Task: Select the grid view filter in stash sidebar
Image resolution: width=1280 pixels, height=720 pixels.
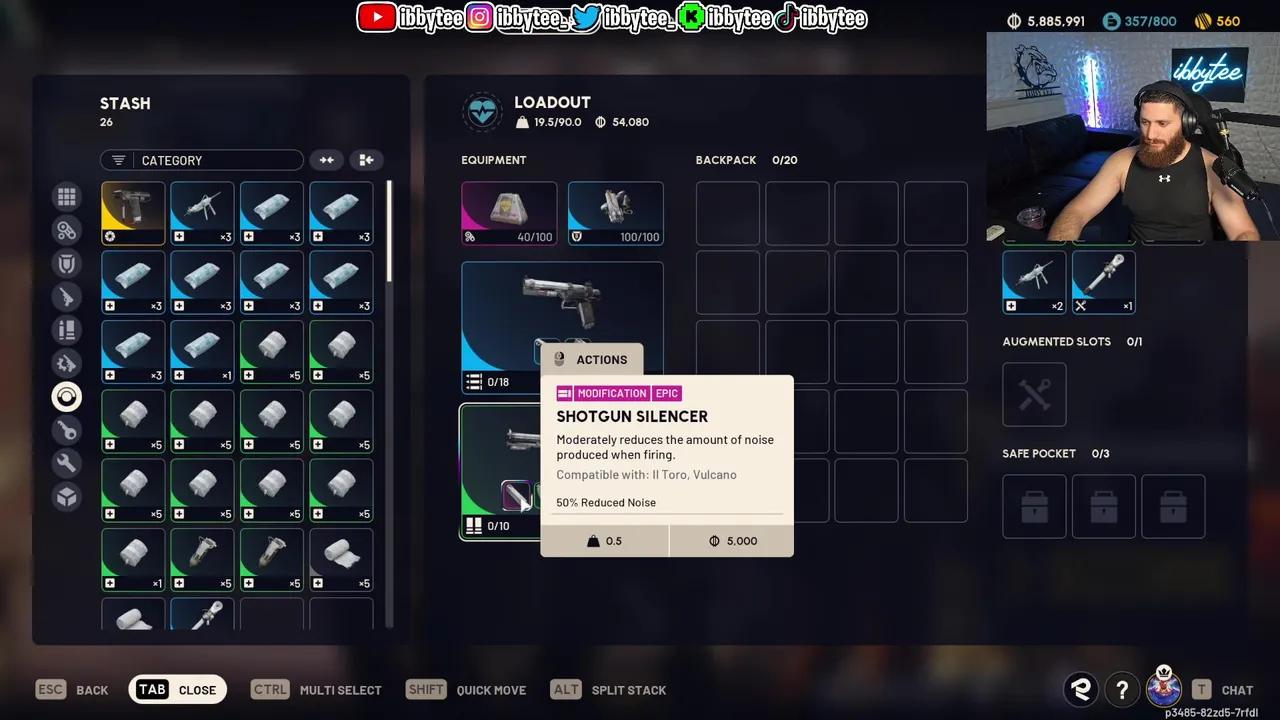Action: coord(66,196)
